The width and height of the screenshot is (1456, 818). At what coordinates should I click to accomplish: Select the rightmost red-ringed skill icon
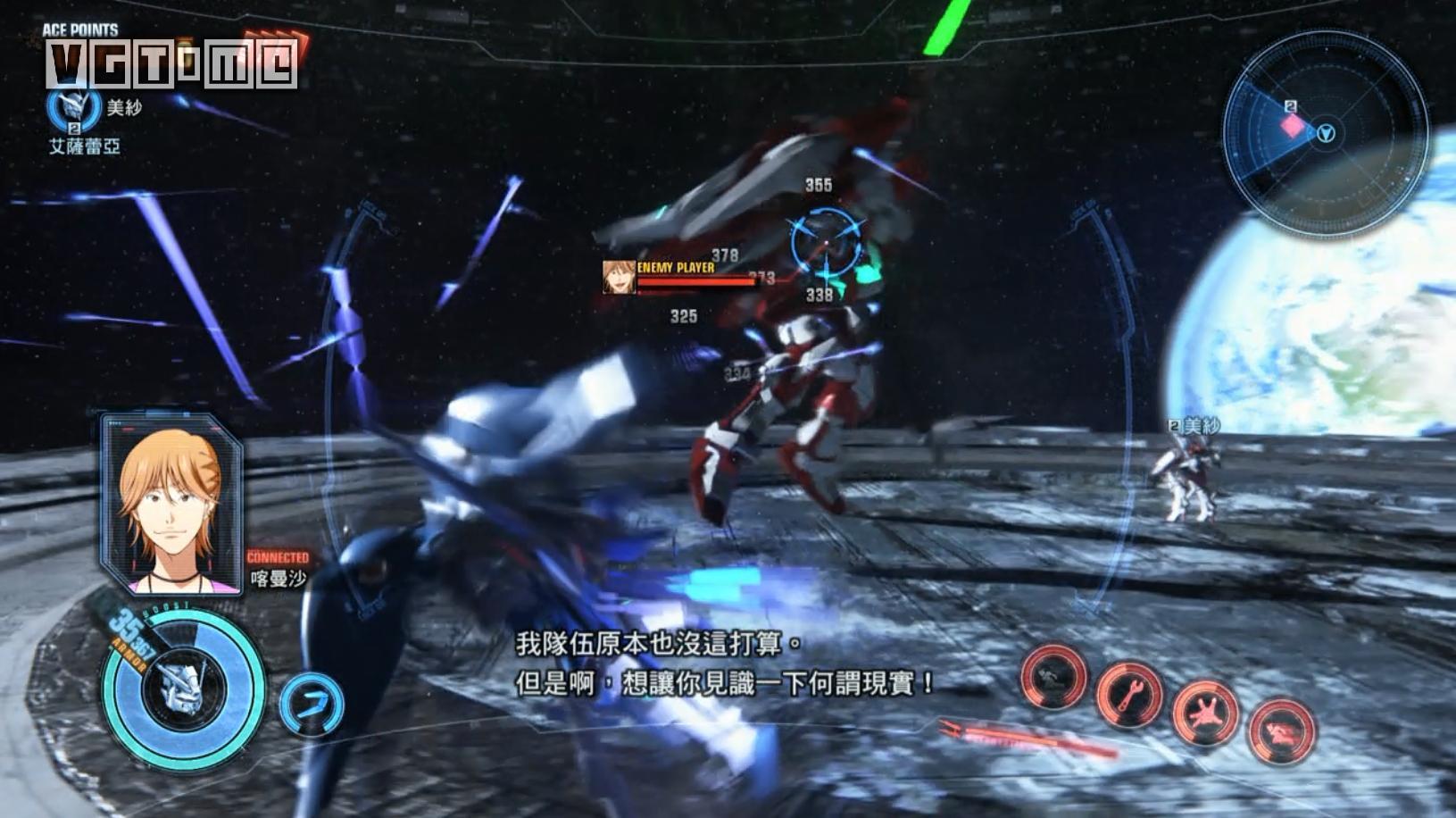point(1282,732)
